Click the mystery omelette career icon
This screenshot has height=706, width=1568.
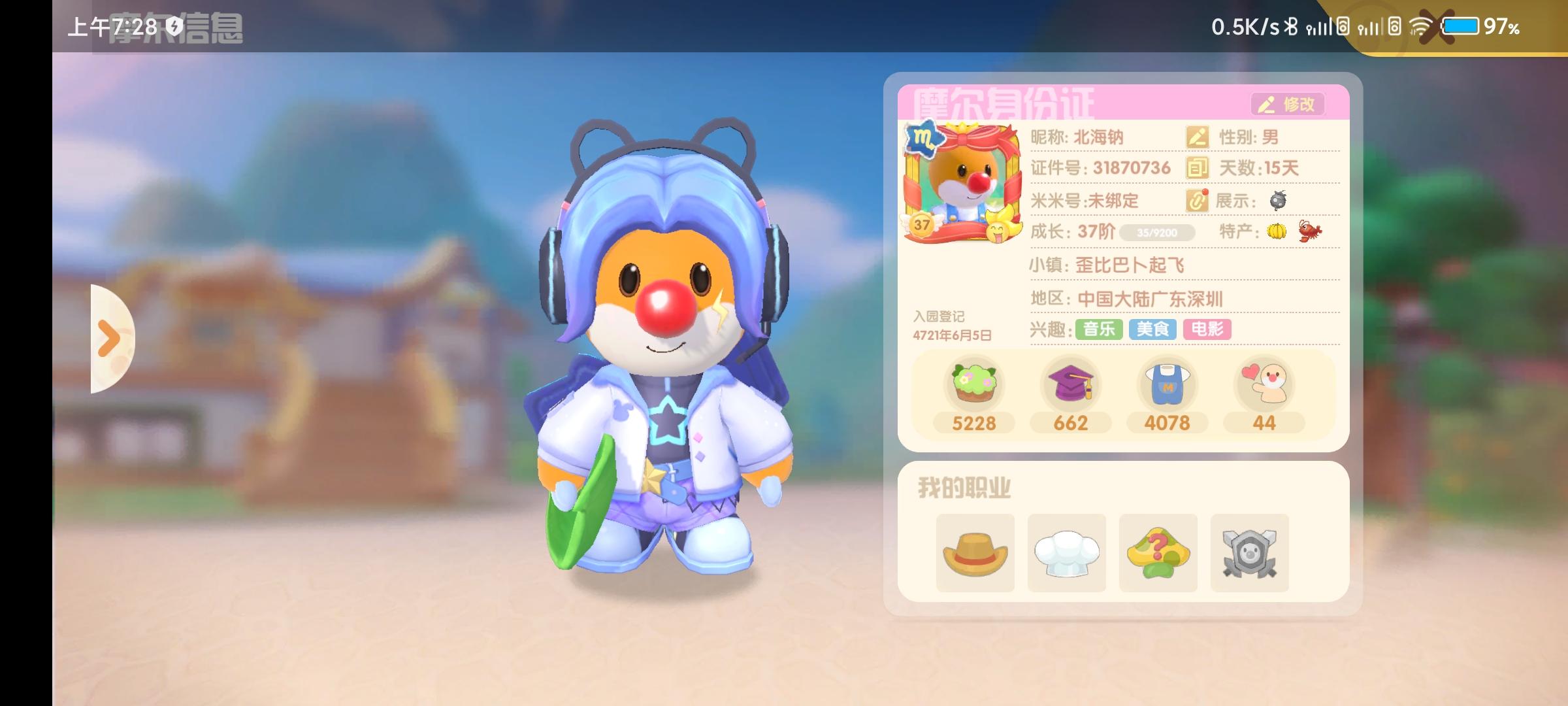point(1158,552)
